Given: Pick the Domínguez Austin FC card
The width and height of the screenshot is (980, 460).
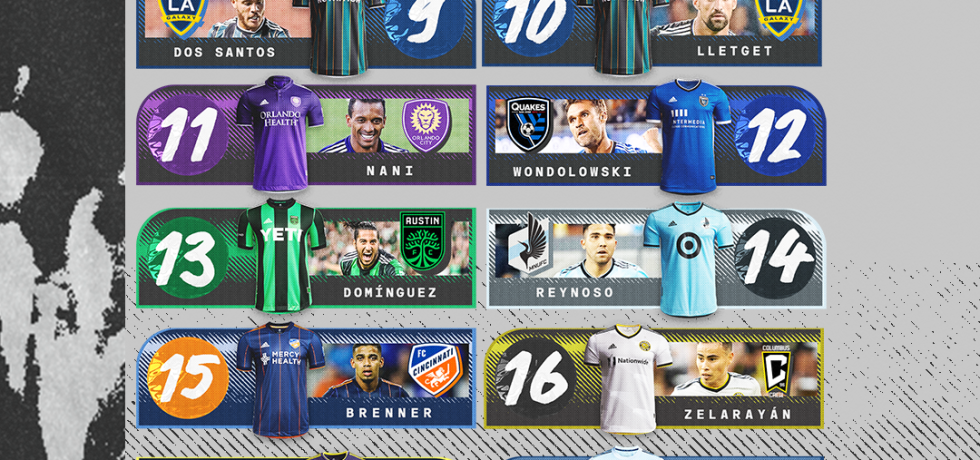Looking at the screenshot, I should pyautogui.click(x=305, y=257).
